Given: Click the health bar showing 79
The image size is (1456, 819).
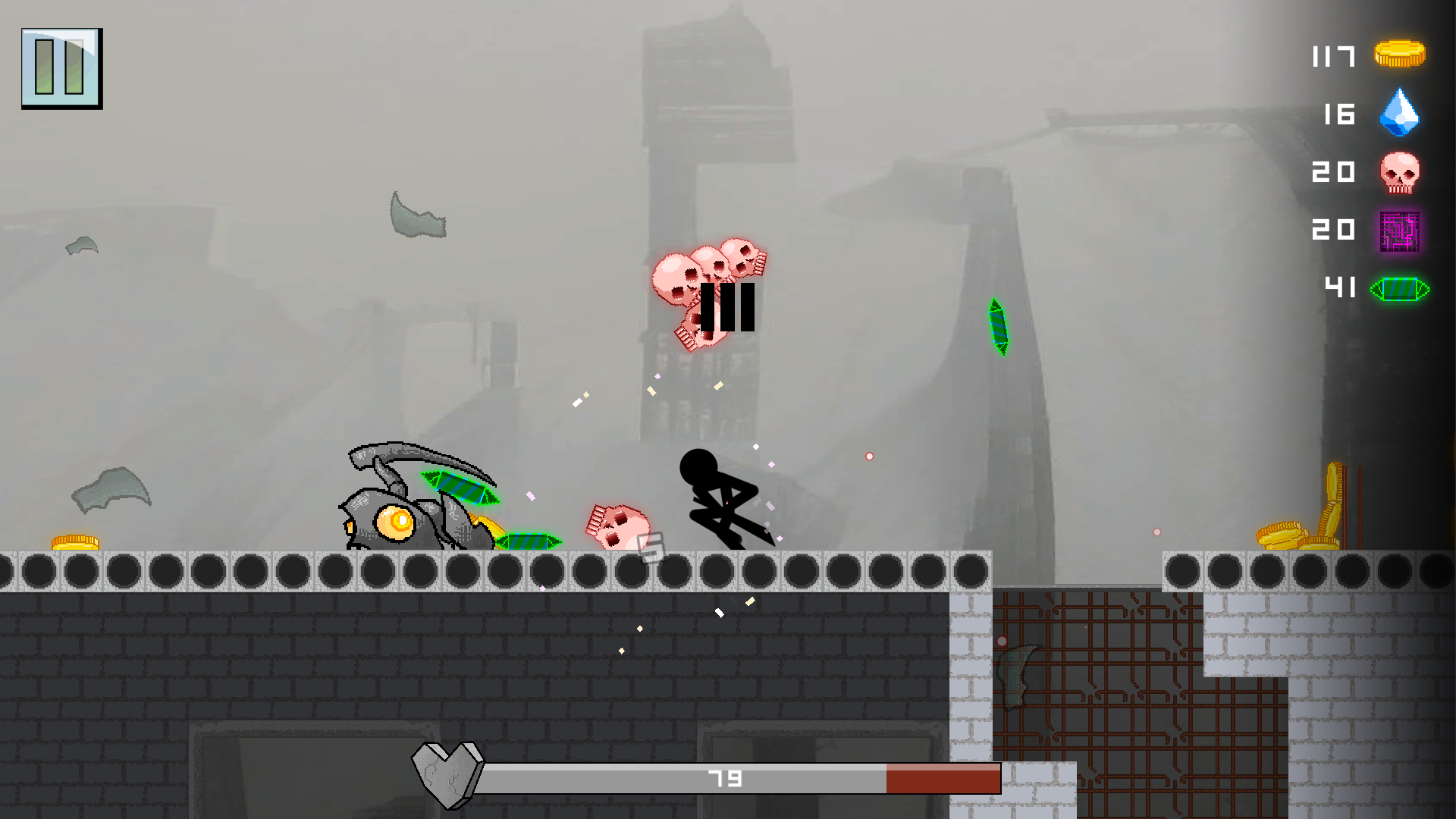Looking at the screenshot, I should pyautogui.click(x=724, y=777).
